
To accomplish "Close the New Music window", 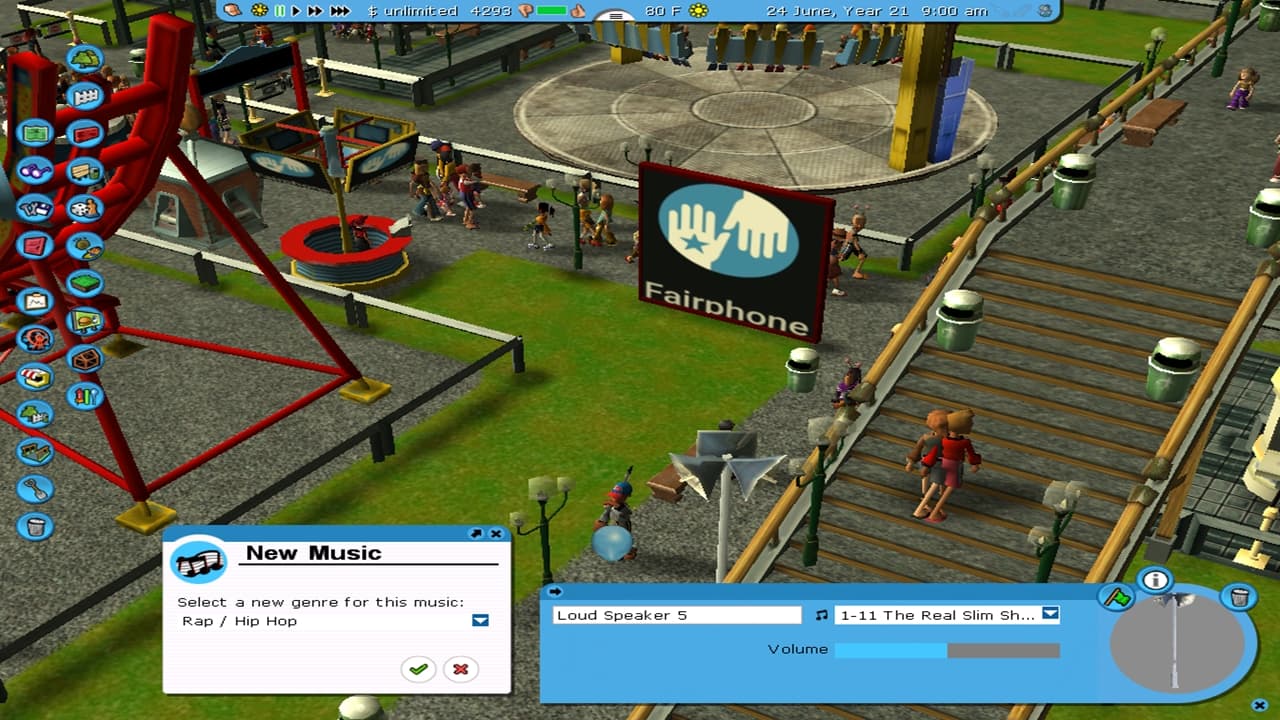I will click(496, 534).
